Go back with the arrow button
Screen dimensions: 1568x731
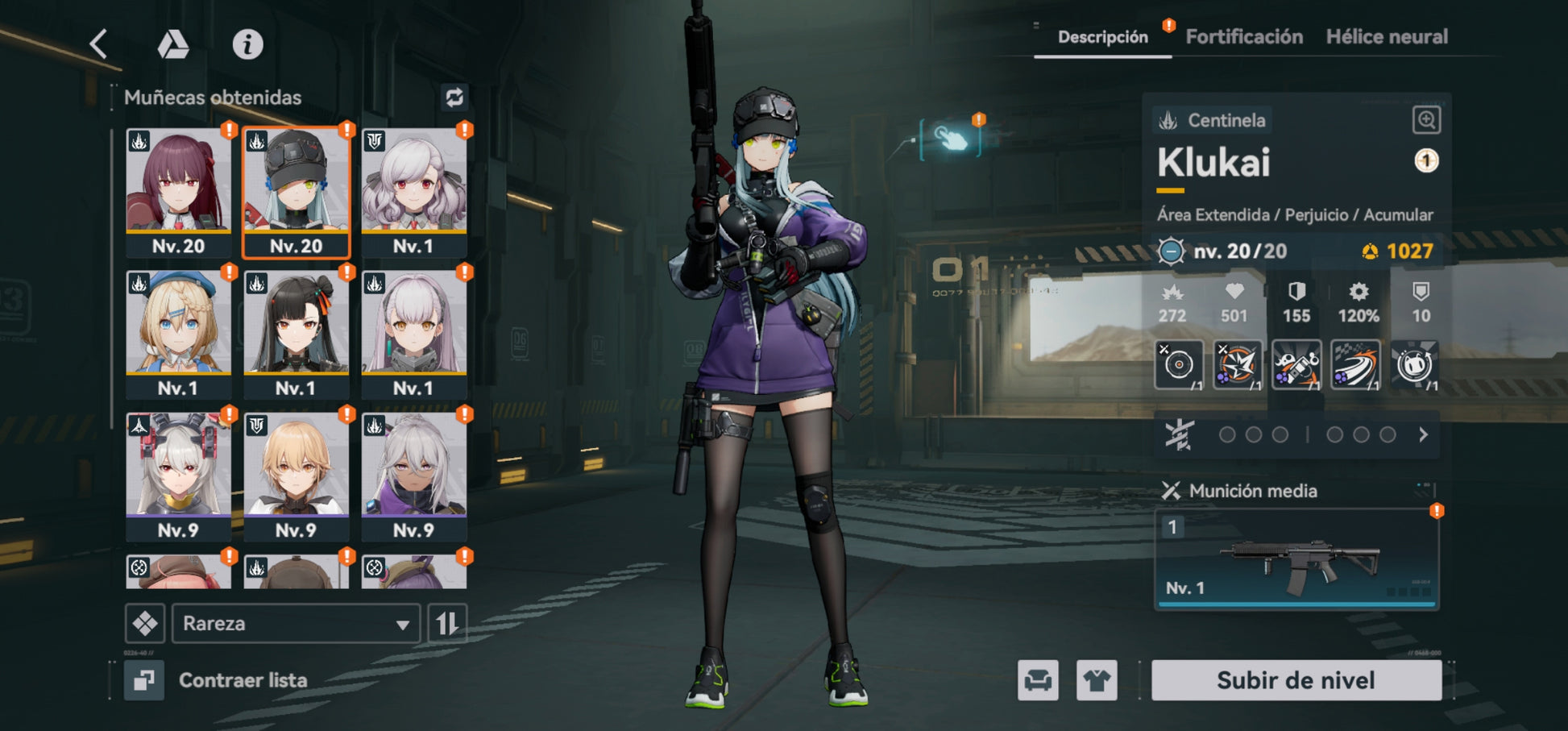99,44
